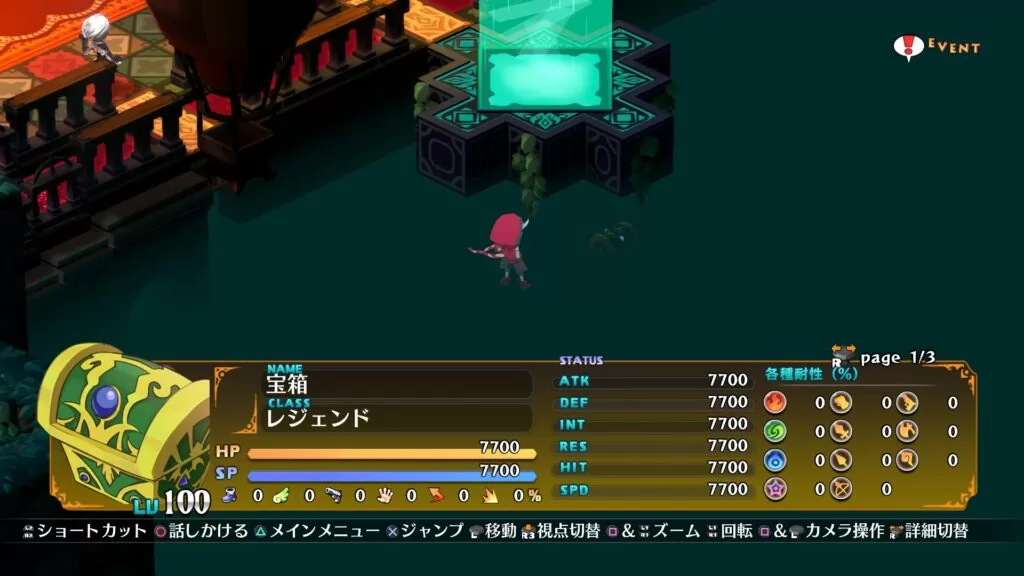
Task: Select the fire resistance icon
Action: click(x=775, y=402)
